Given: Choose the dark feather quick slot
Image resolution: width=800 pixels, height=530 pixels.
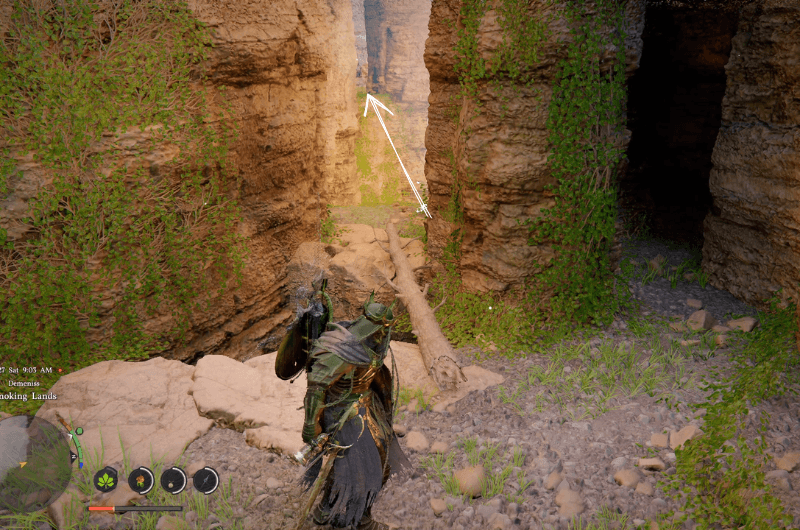Looking at the screenshot, I should pos(205,480).
